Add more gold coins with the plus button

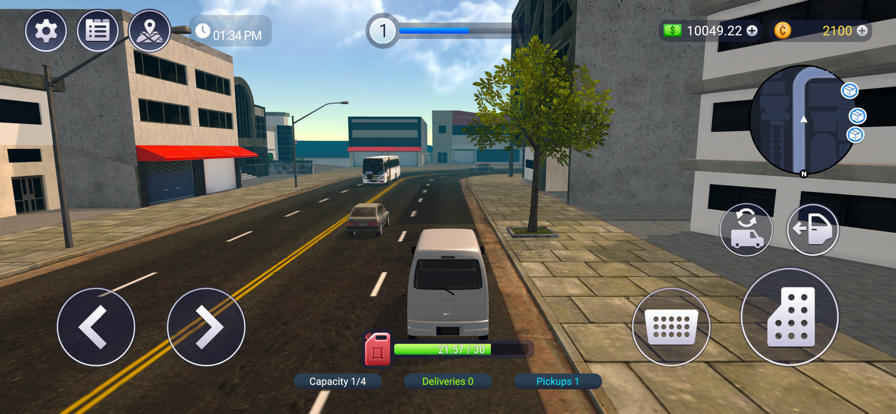tap(862, 31)
